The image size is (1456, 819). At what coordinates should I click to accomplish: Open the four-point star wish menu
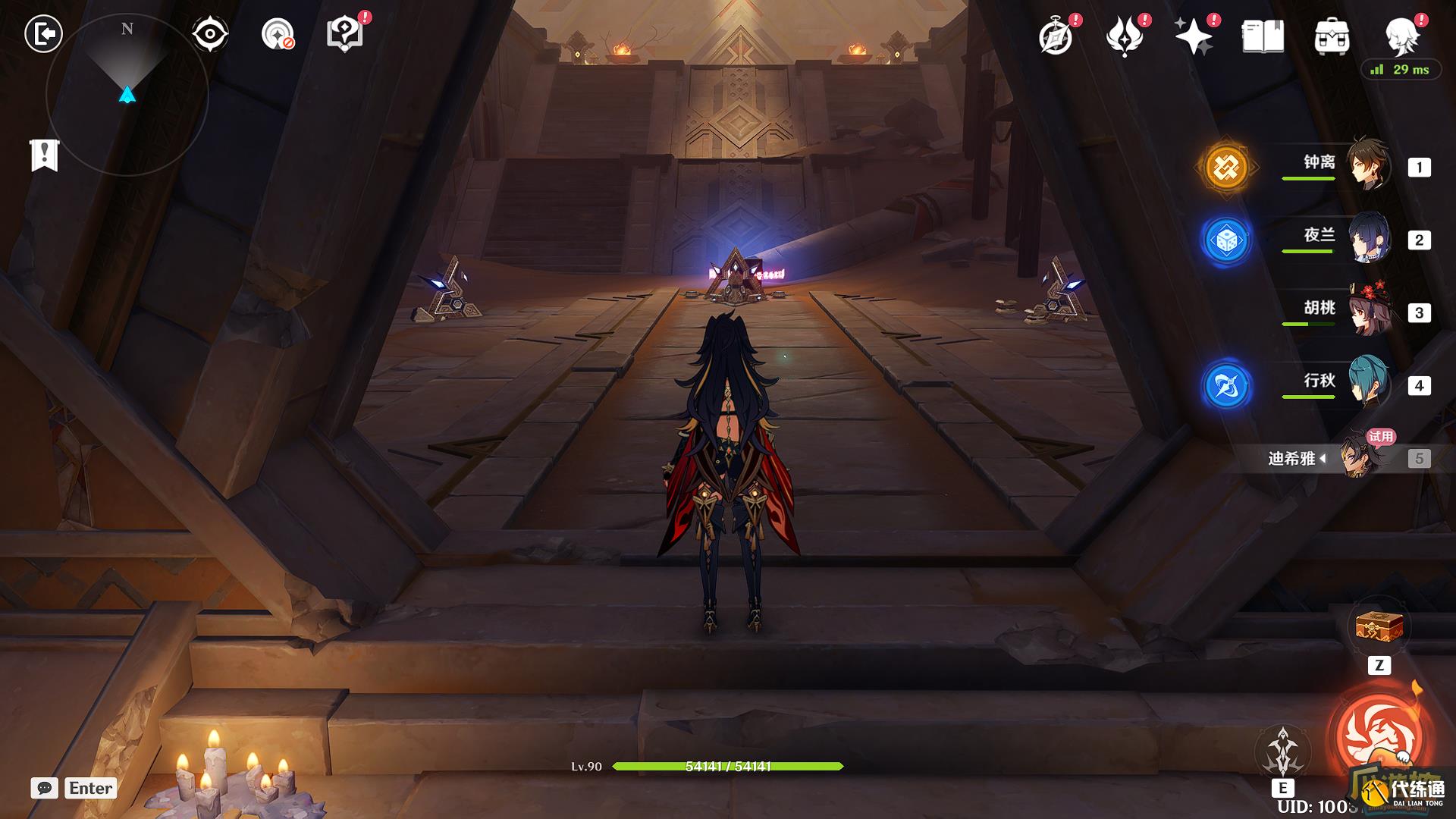[1193, 36]
